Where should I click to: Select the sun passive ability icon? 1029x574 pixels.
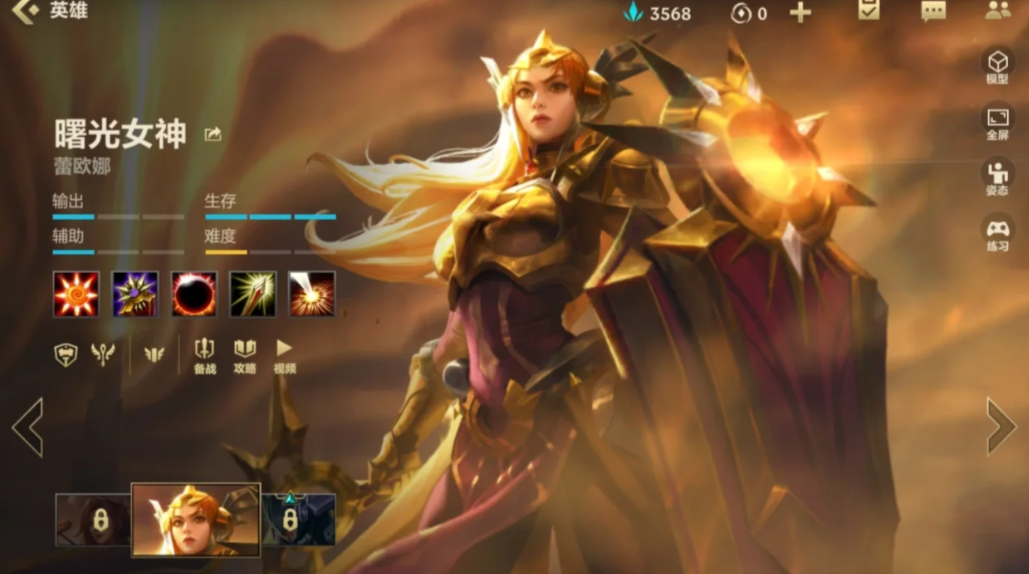[76, 294]
